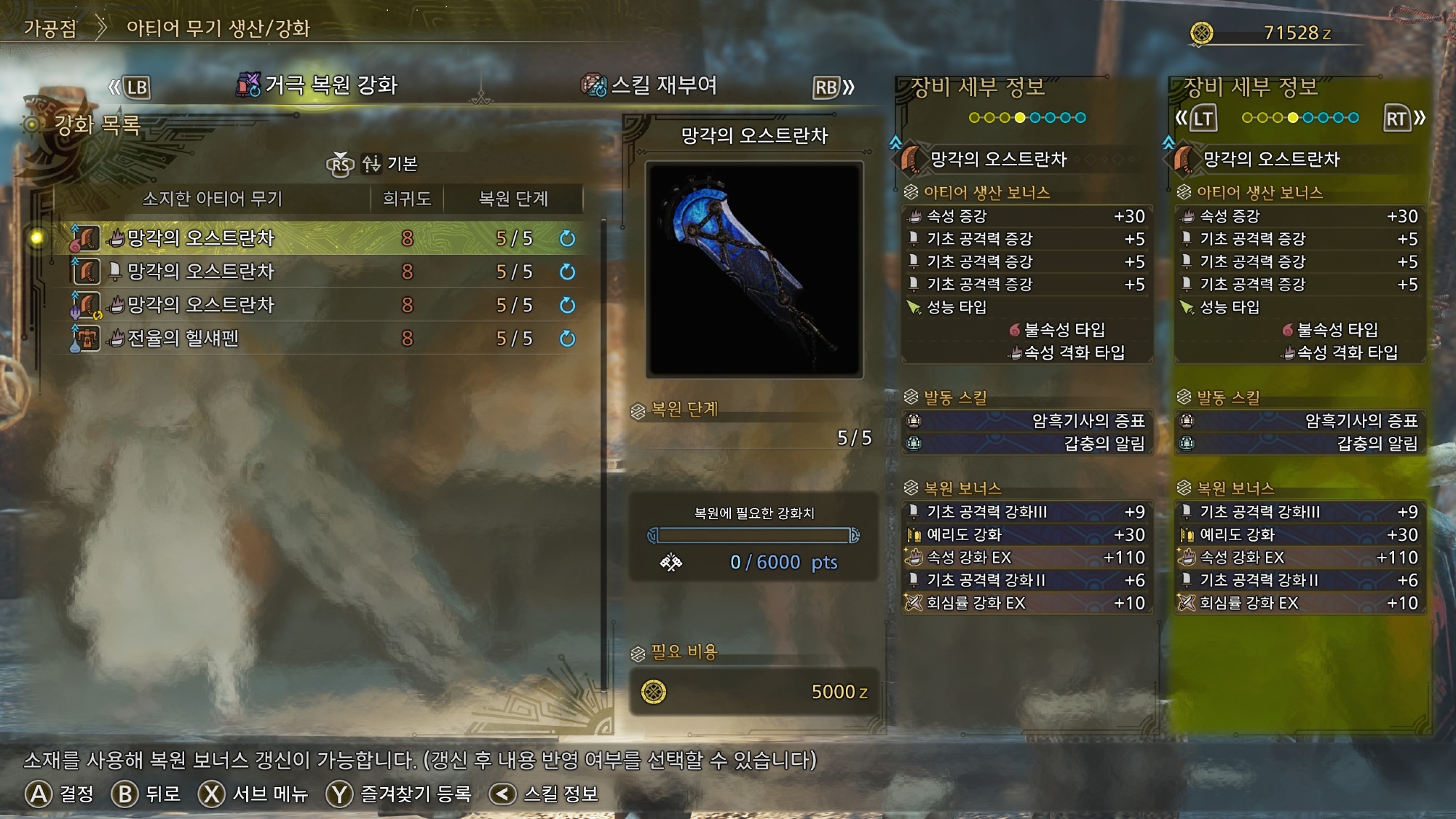
Task: Select the 거극 복원 강화 tab
Action: (317, 85)
